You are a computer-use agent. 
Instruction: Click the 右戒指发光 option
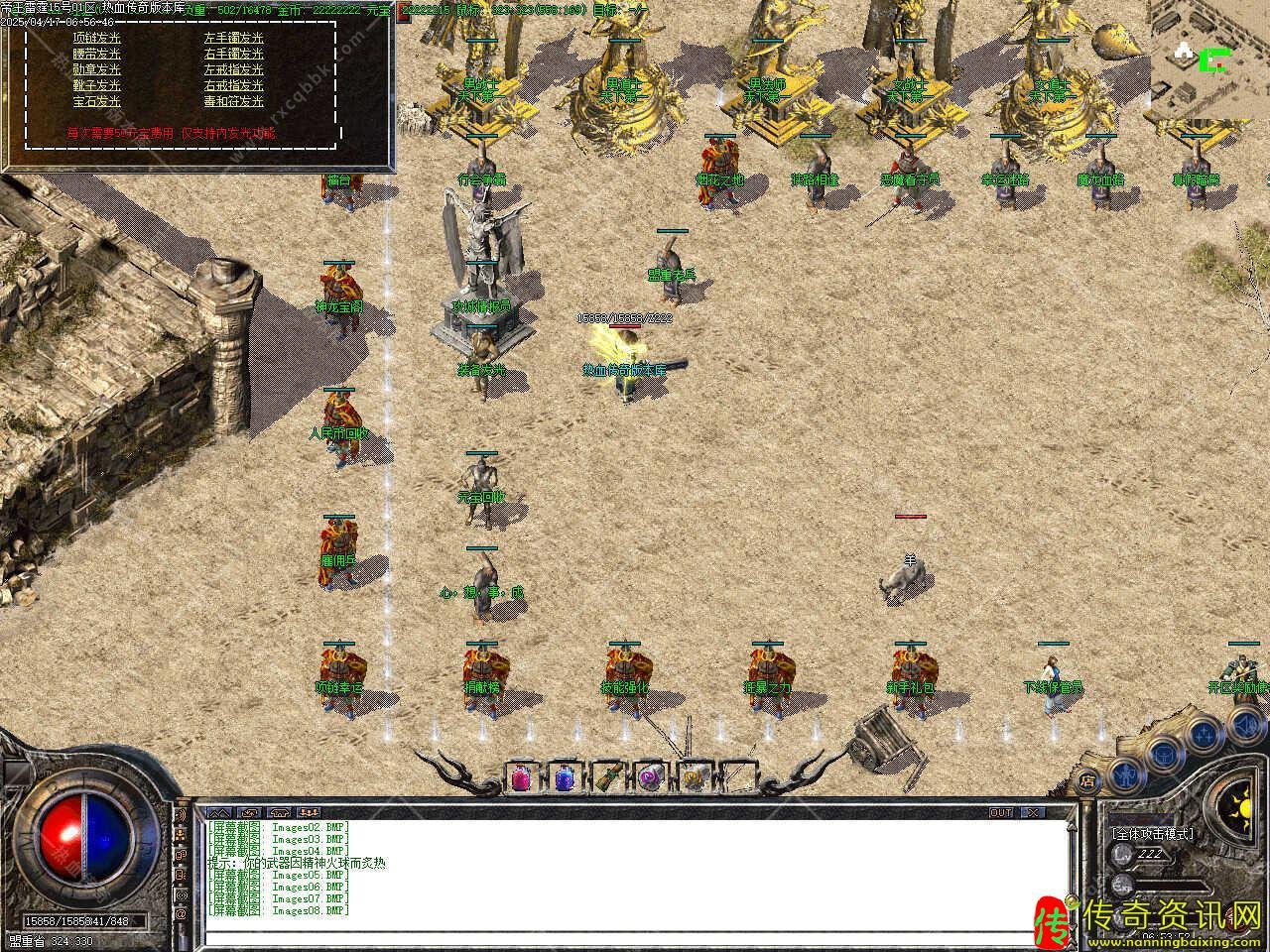(x=234, y=85)
